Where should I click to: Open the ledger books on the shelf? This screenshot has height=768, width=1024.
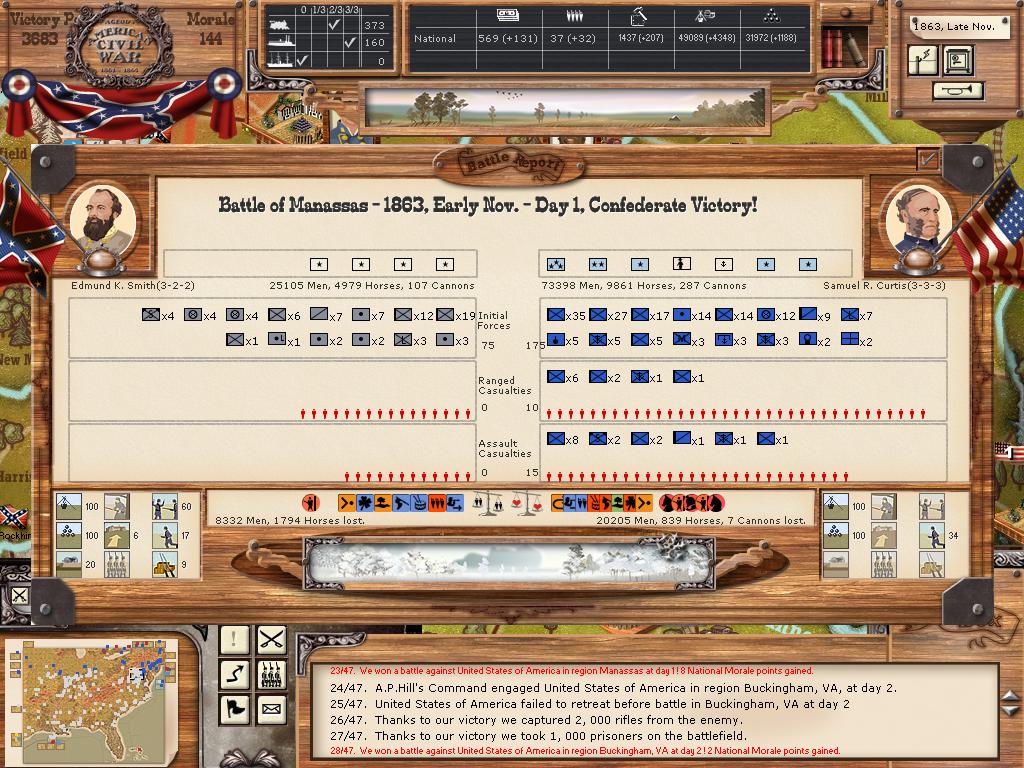[x=832, y=46]
